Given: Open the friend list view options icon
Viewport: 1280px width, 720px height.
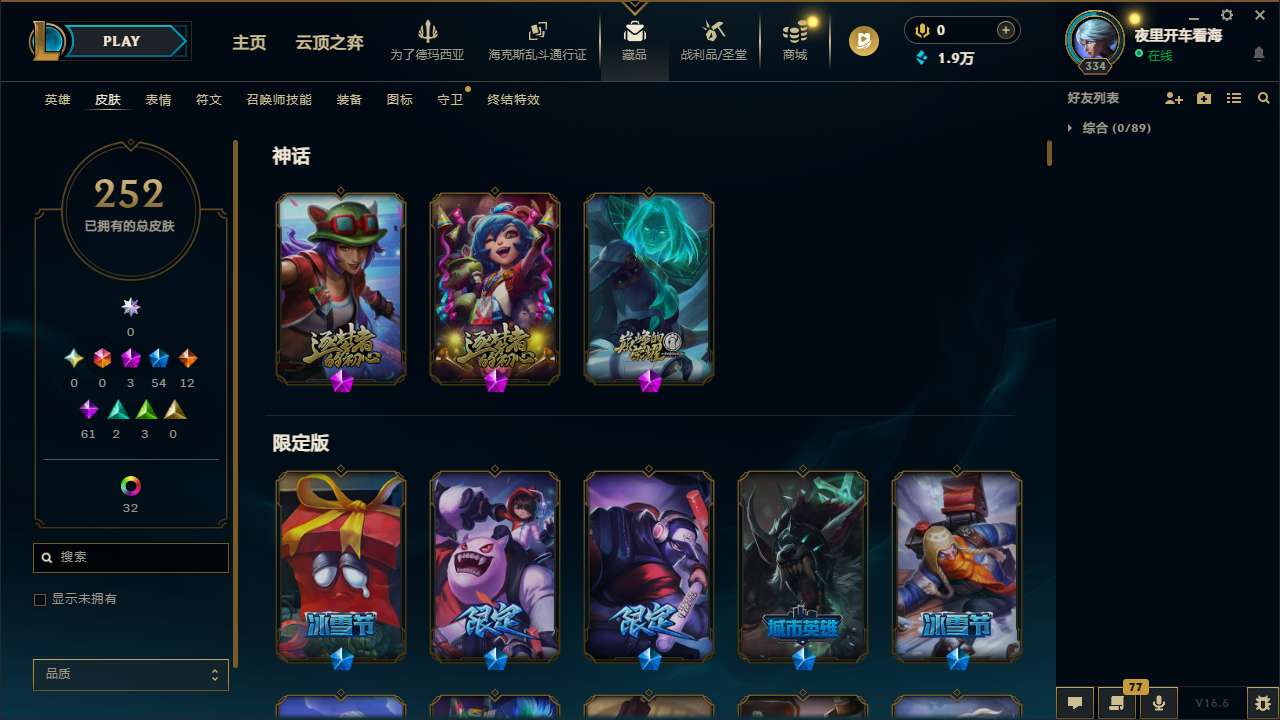Looking at the screenshot, I should (x=1234, y=98).
